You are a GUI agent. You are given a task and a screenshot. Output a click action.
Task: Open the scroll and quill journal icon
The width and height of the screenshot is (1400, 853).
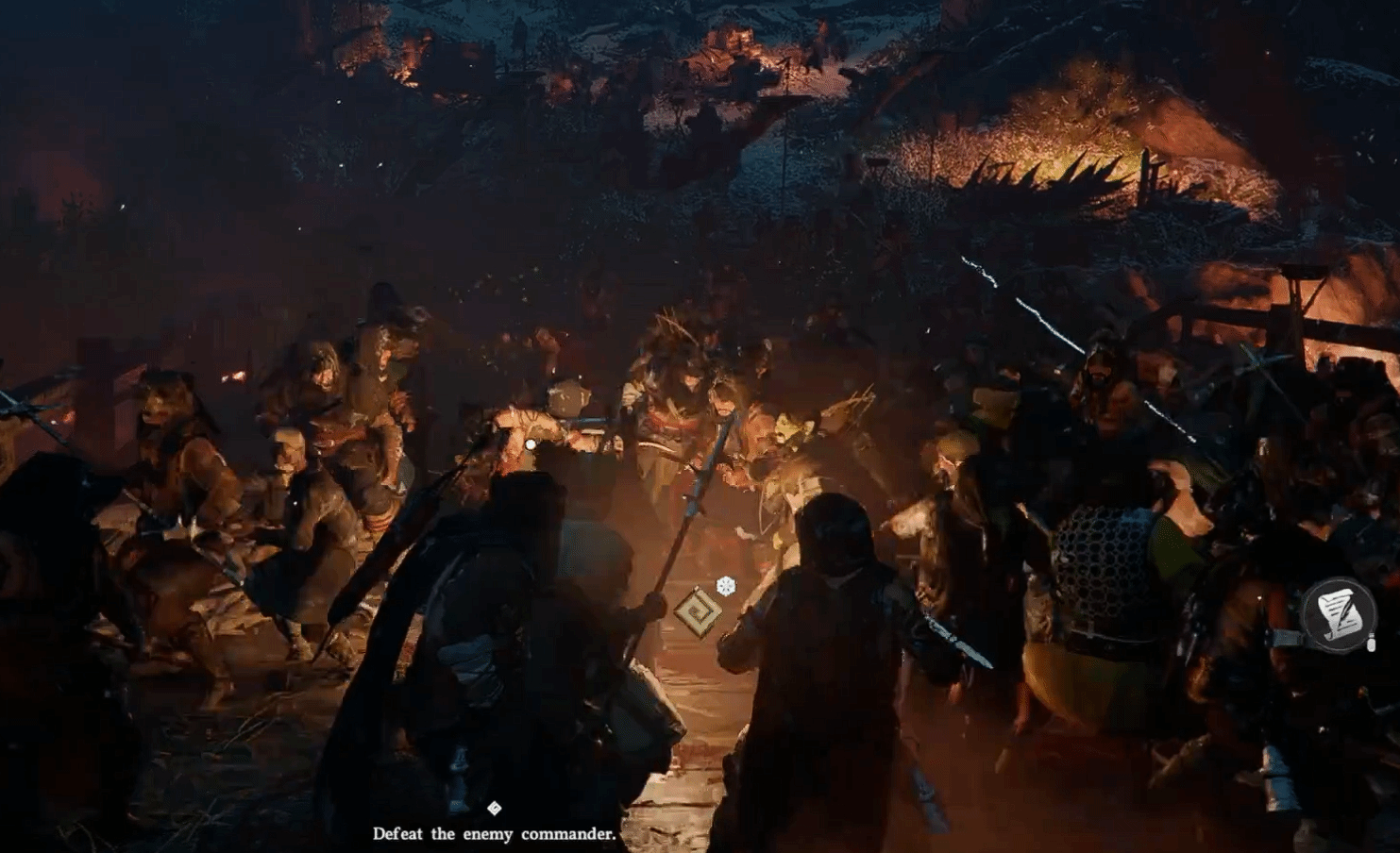pyautogui.click(x=1338, y=615)
